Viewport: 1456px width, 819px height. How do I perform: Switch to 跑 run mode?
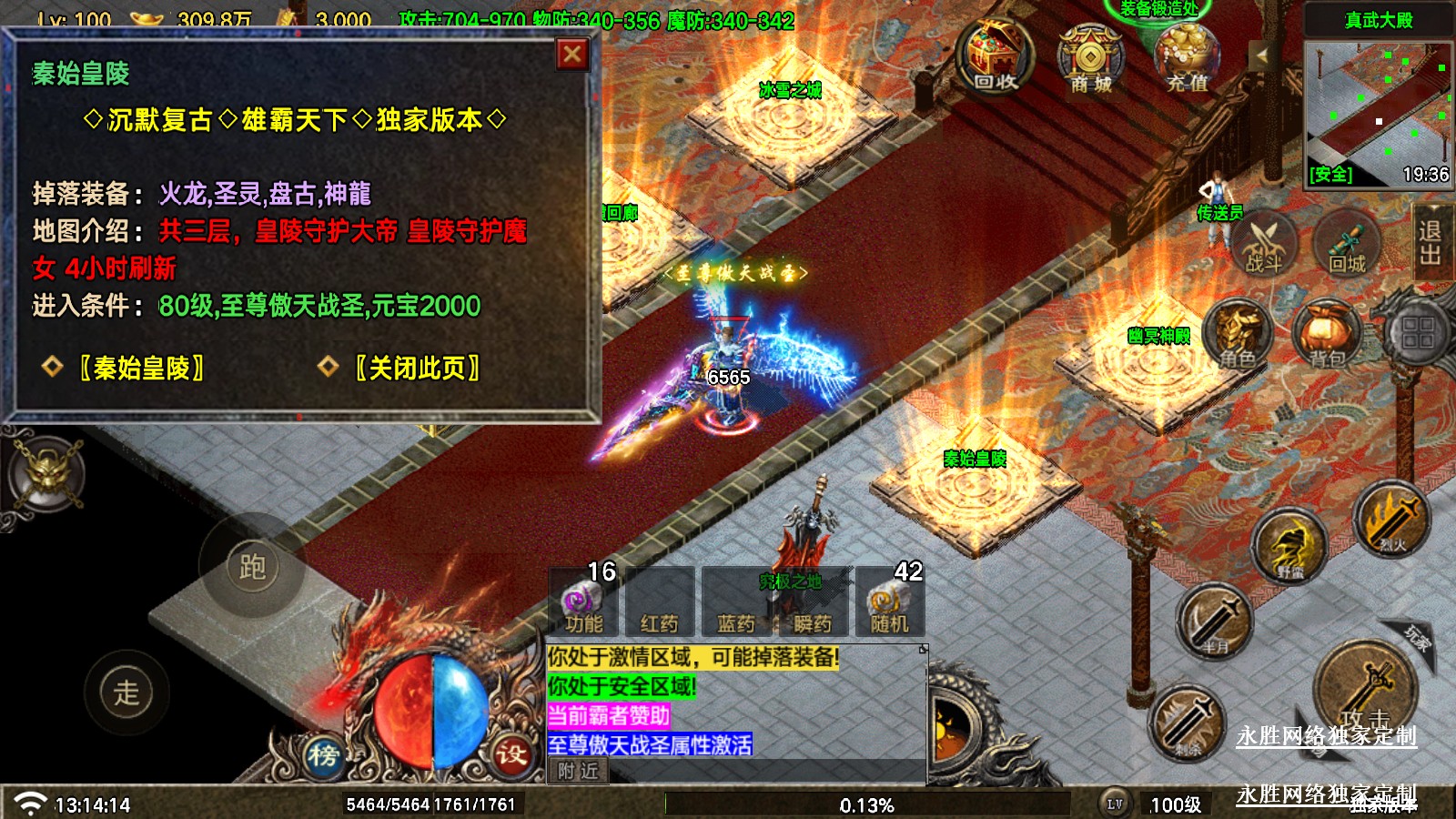point(252,567)
